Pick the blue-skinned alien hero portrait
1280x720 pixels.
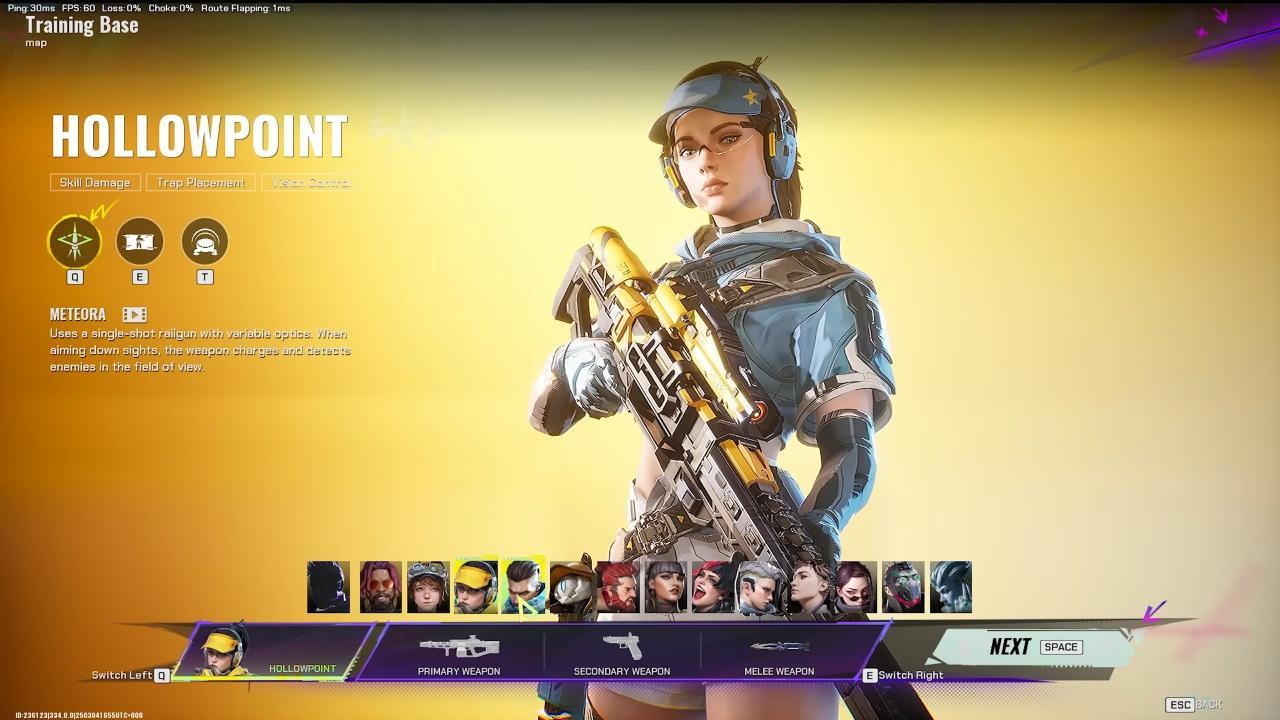pos(950,587)
